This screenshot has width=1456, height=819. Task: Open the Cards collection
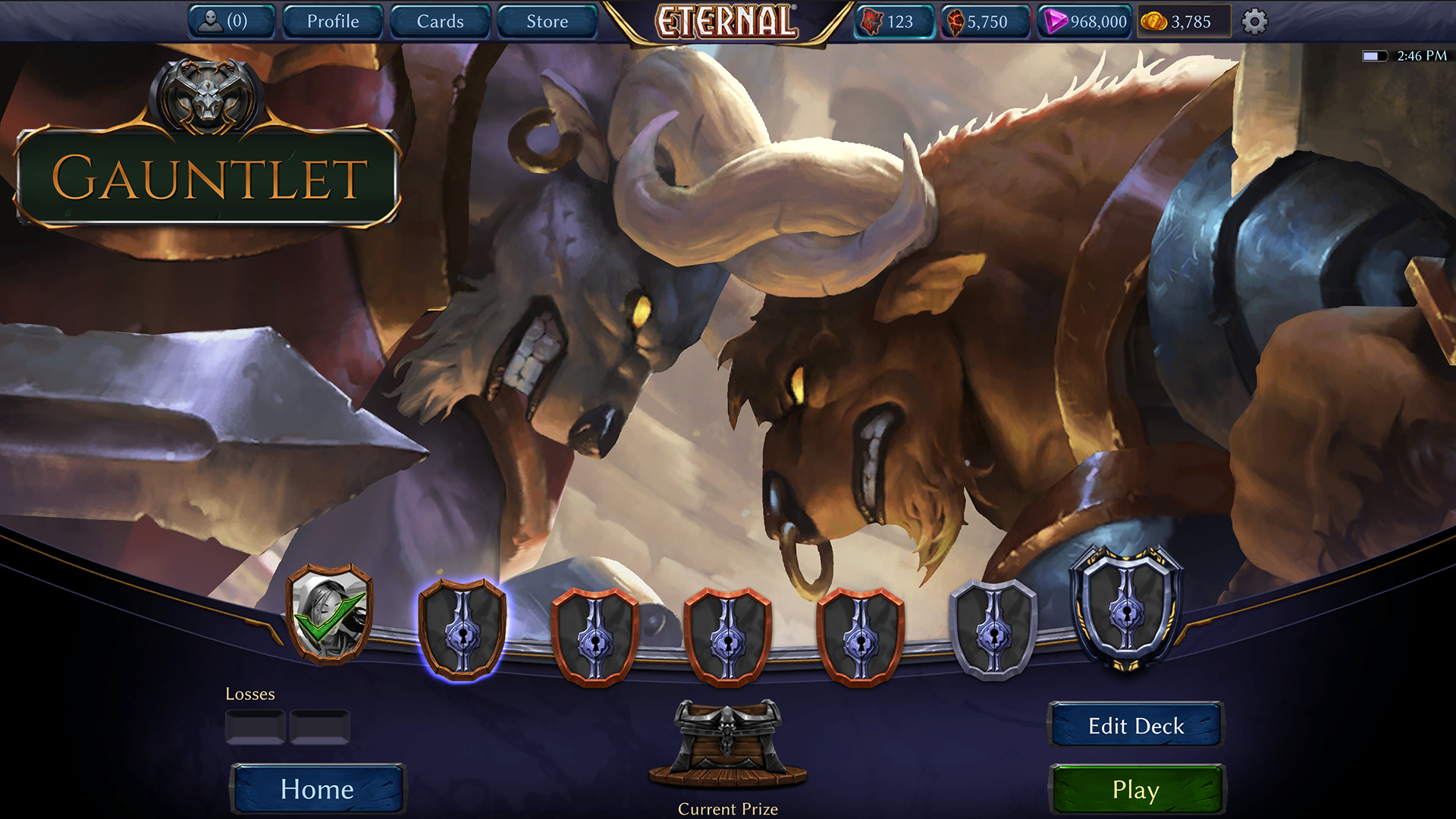click(440, 21)
